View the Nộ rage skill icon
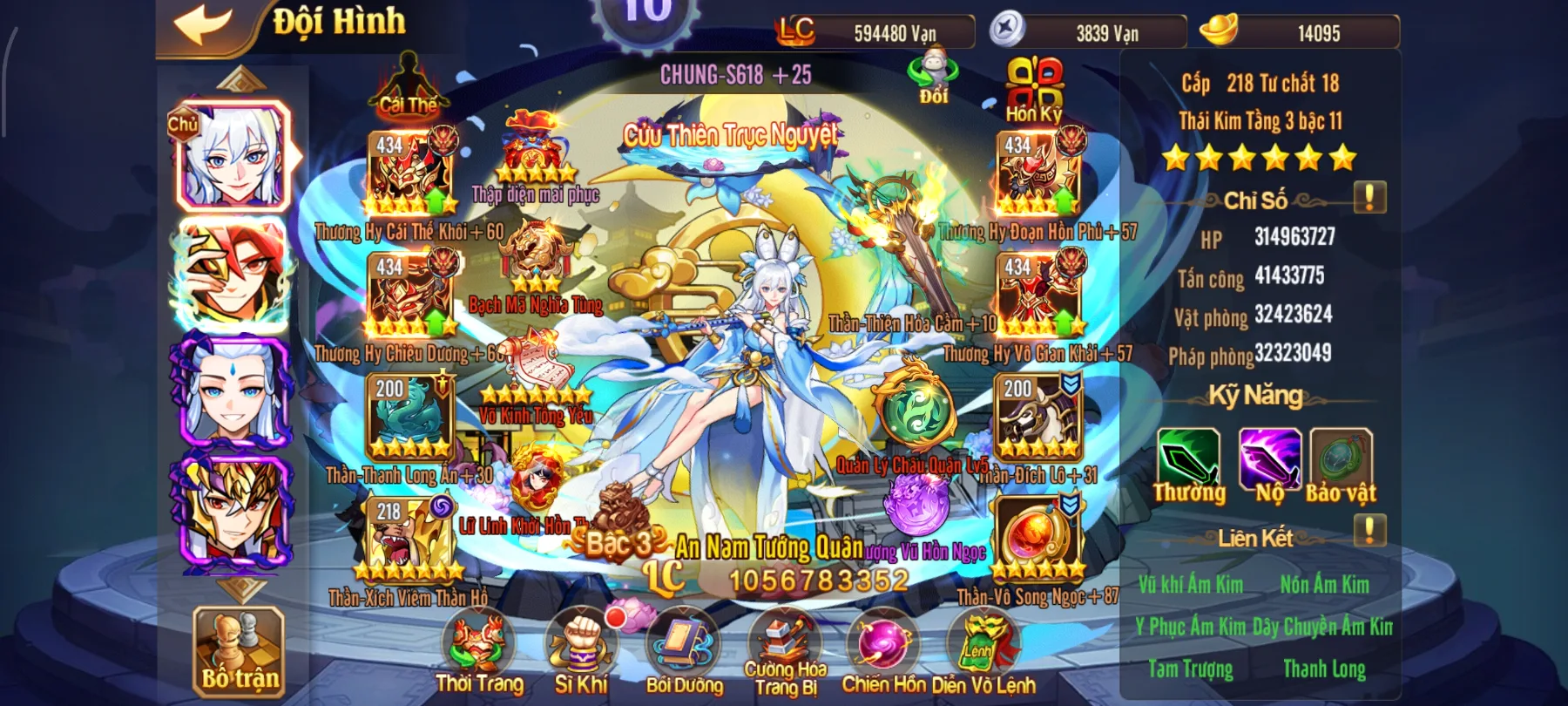 pyautogui.click(x=1269, y=459)
